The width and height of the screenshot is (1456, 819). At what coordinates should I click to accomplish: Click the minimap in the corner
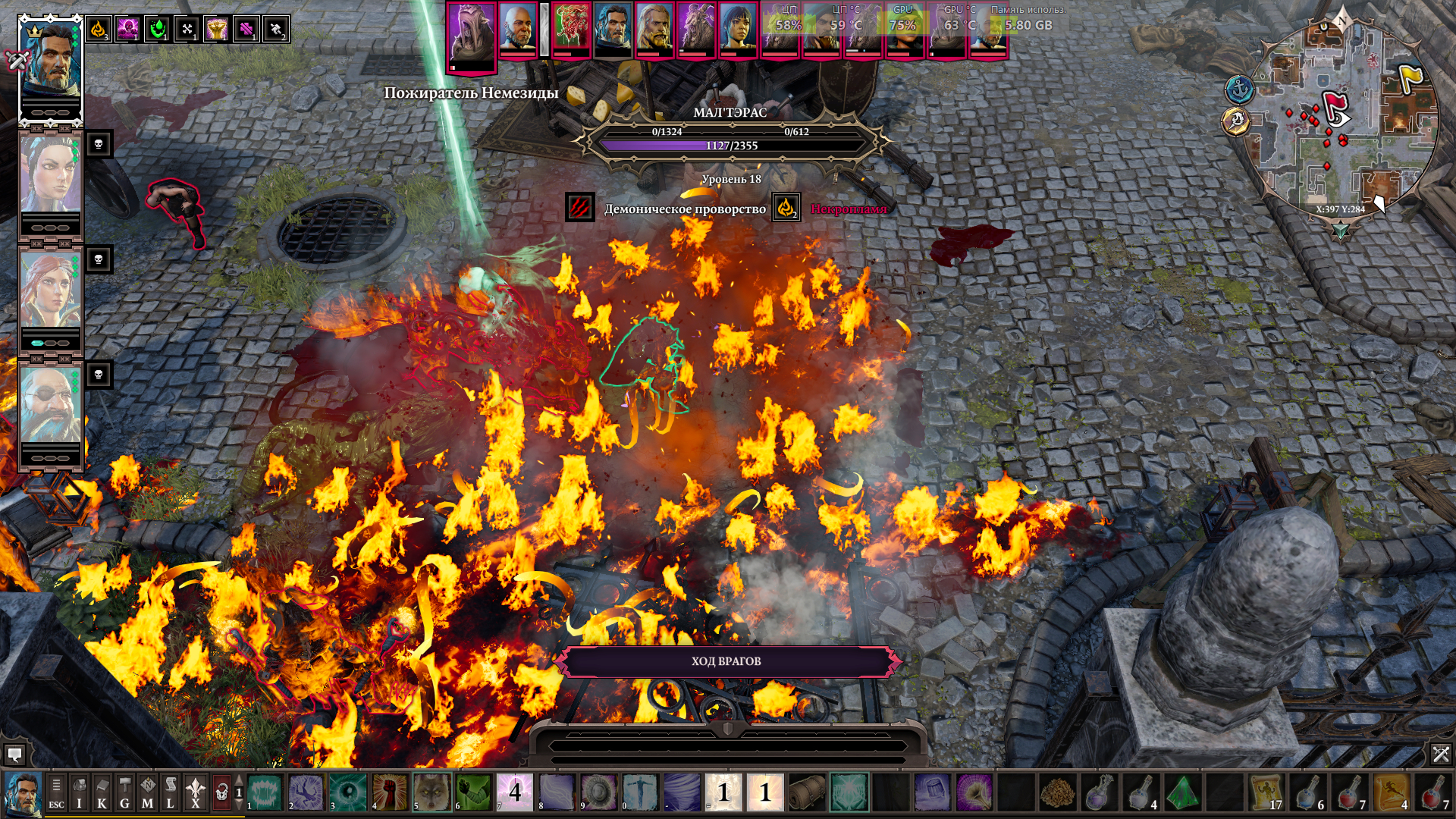(1341, 121)
